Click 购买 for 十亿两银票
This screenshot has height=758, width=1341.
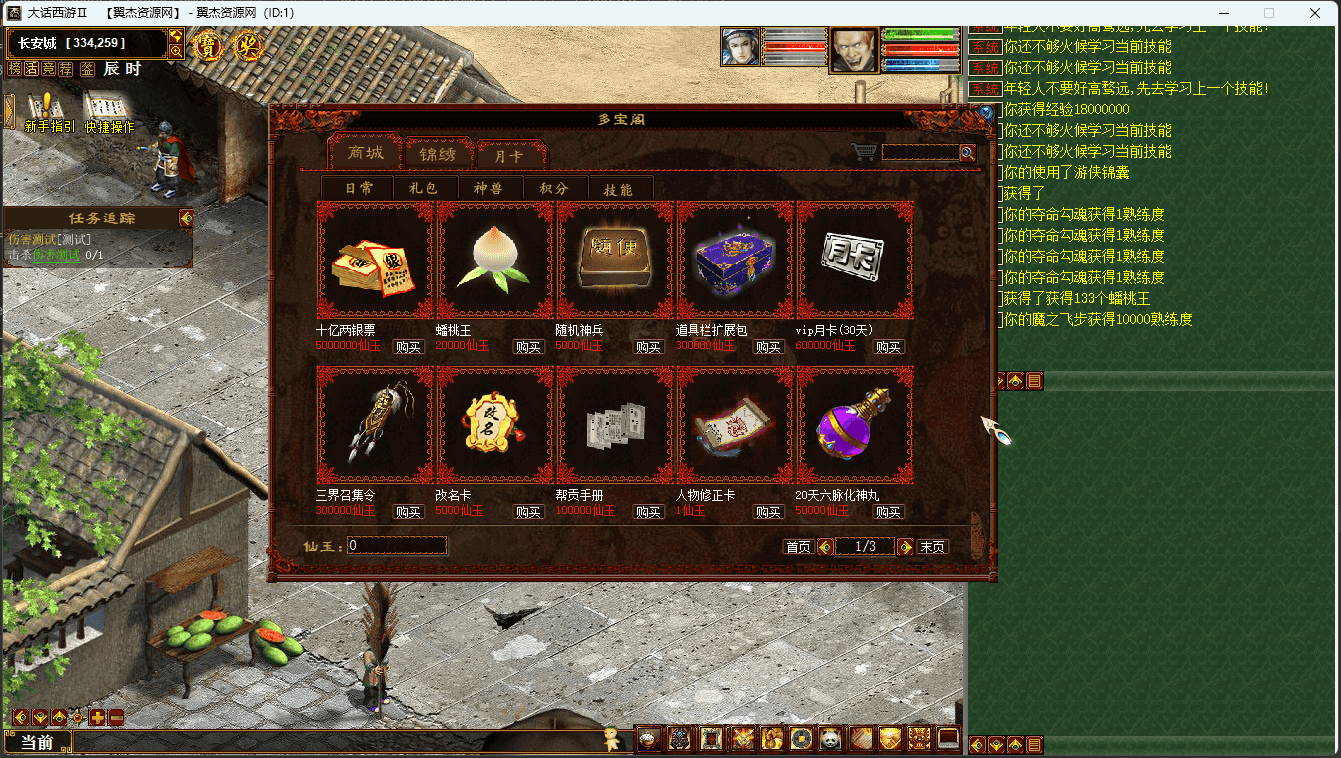[x=408, y=347]
